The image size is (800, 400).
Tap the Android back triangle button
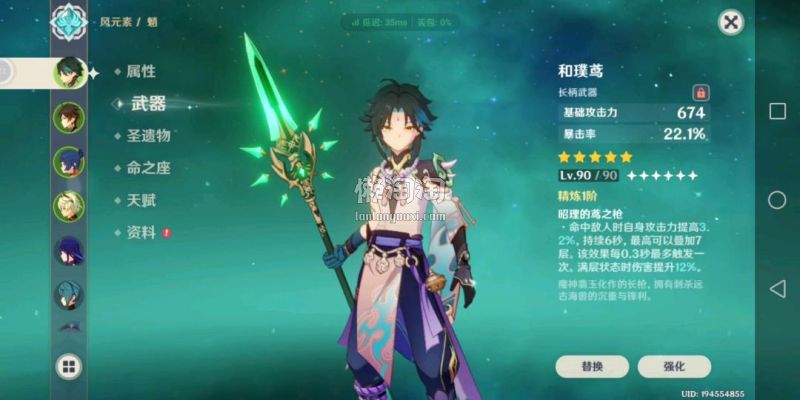pyautogui.click(x=777, y=289)
